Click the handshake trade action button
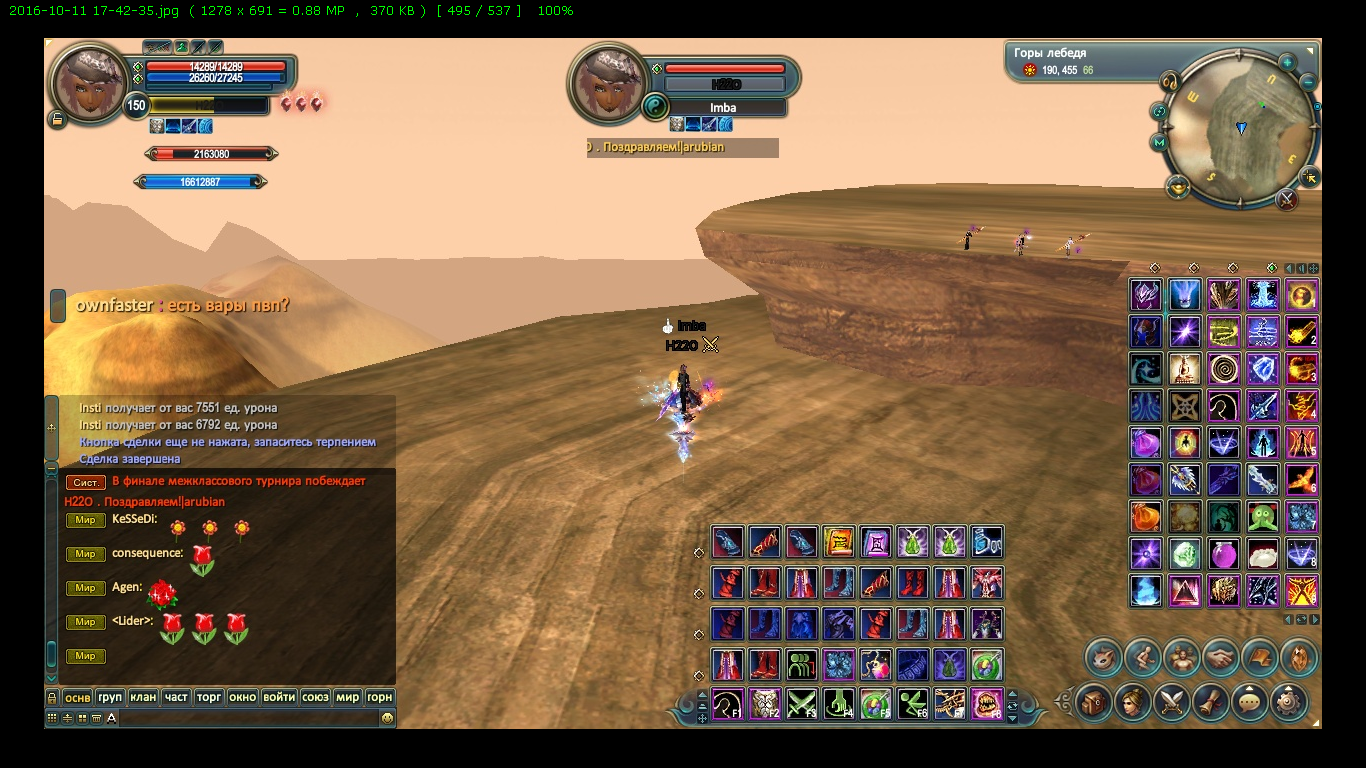Viewport: 1366px width, 768px height. pyautogui.click(x=1219, y=657)
